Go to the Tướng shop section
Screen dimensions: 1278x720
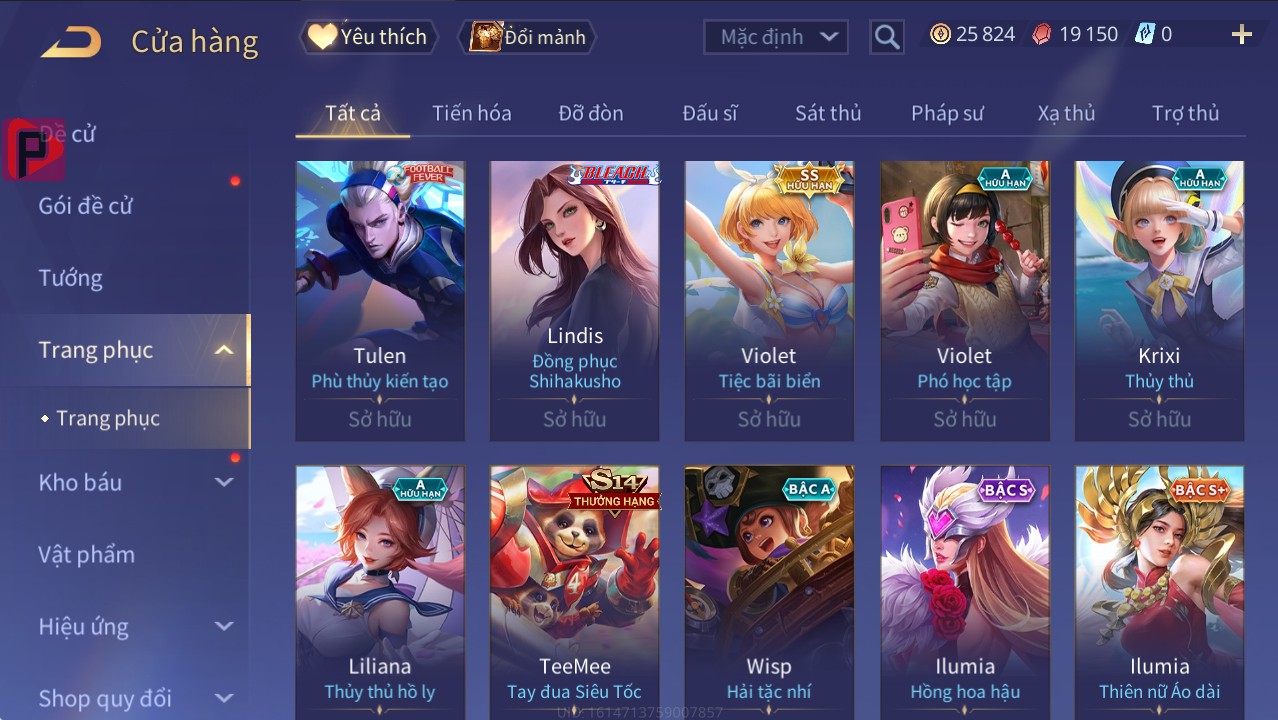tap(71, 278)
